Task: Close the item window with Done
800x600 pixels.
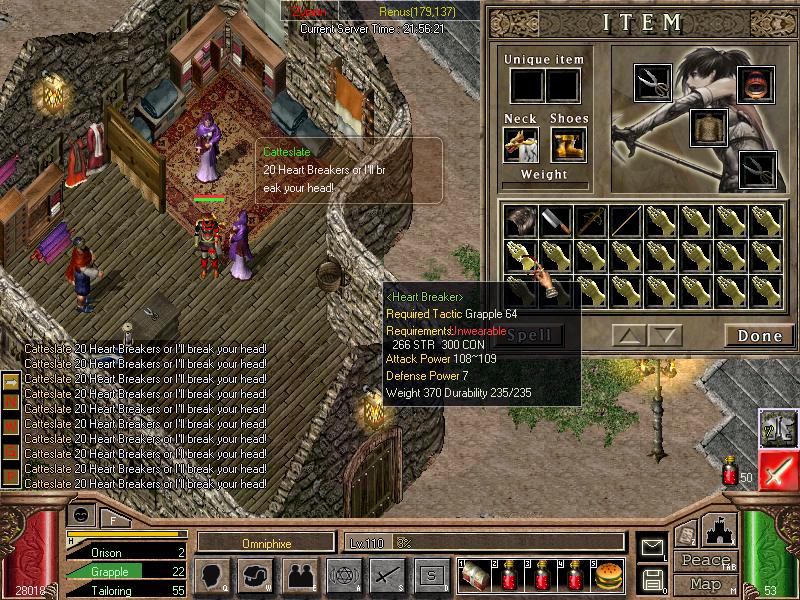Action: pyautogui.click(x=759, y=336)
